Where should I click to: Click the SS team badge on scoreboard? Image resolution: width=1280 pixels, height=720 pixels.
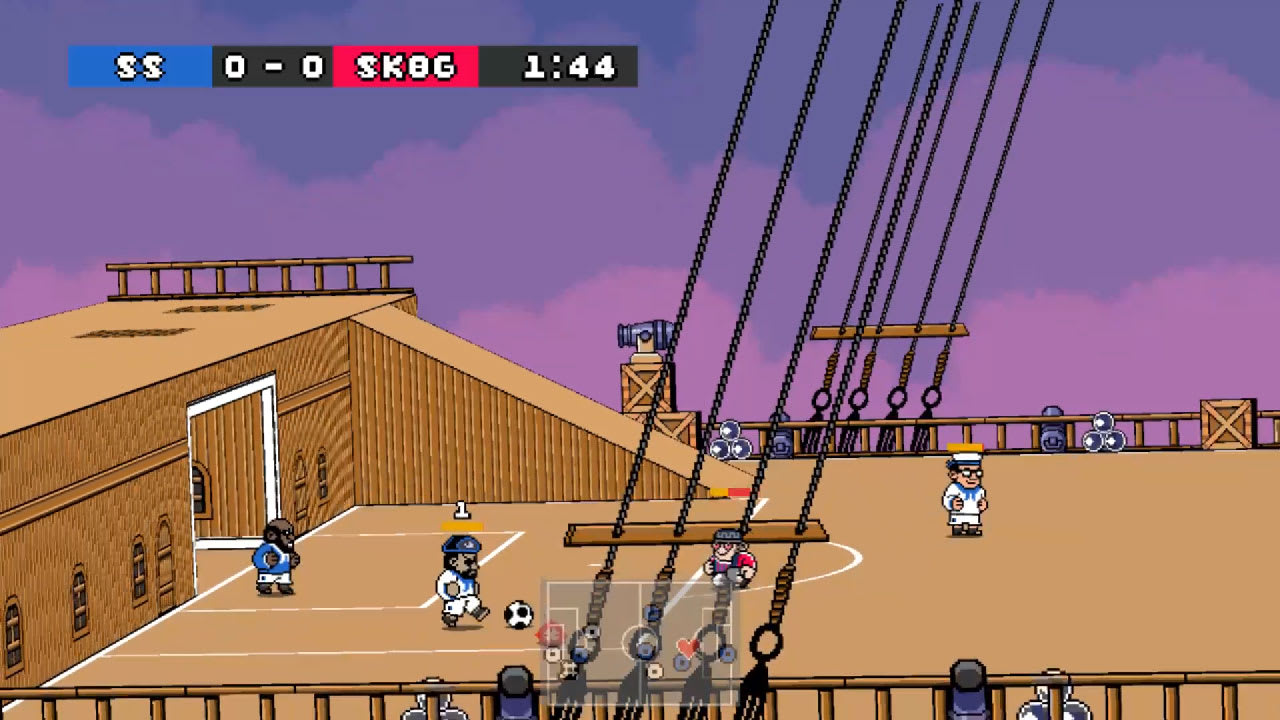(x=139, y=68)
